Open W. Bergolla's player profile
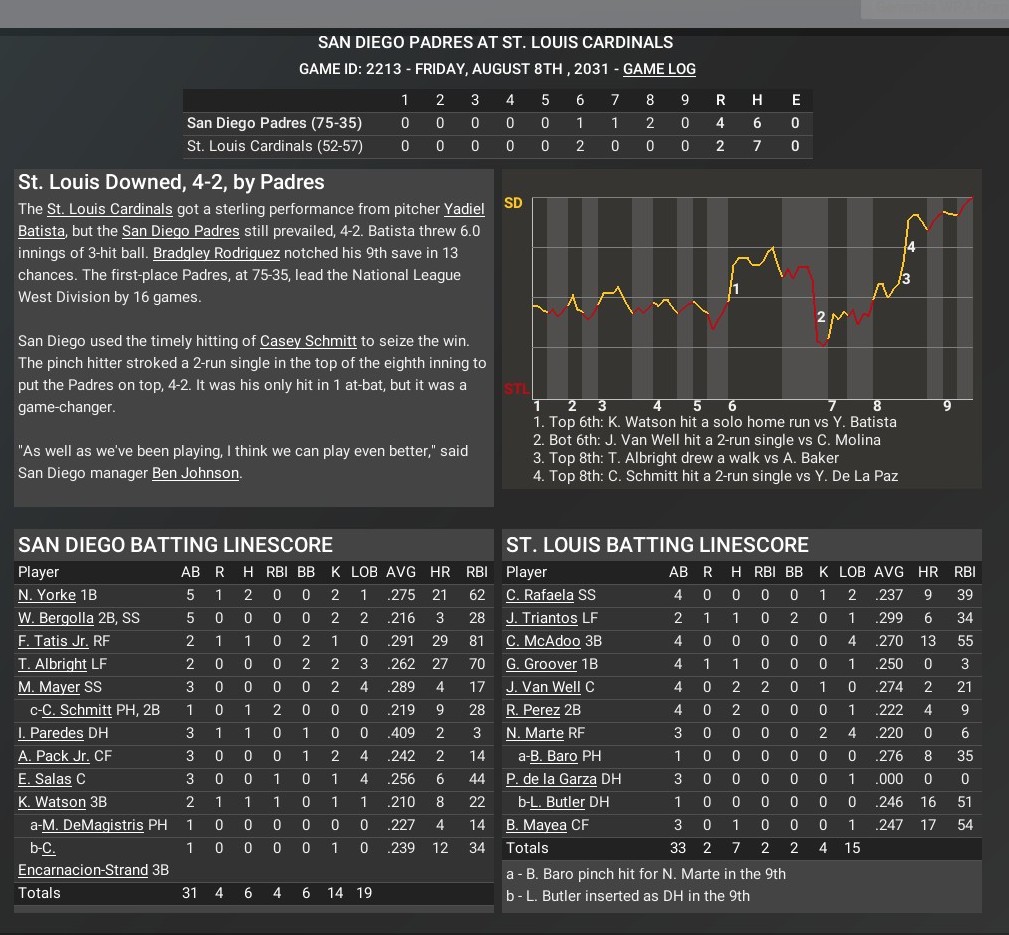This screenshot has width=1009, height=935. [56, 618]
